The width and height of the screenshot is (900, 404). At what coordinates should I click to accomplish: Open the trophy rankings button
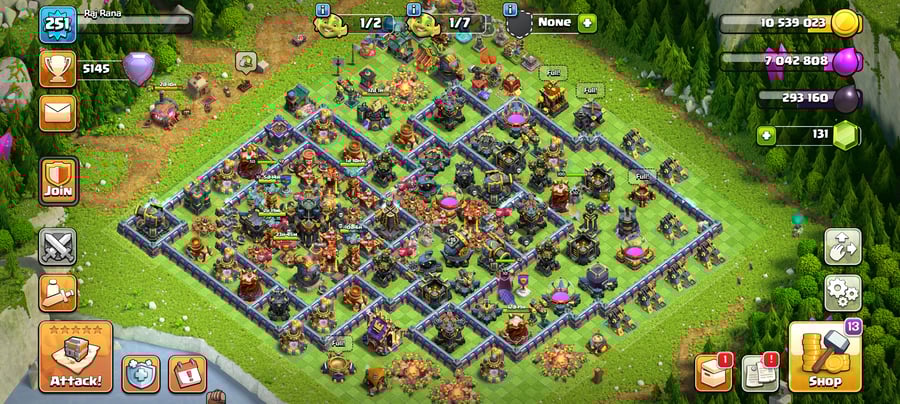coord(57,69)
